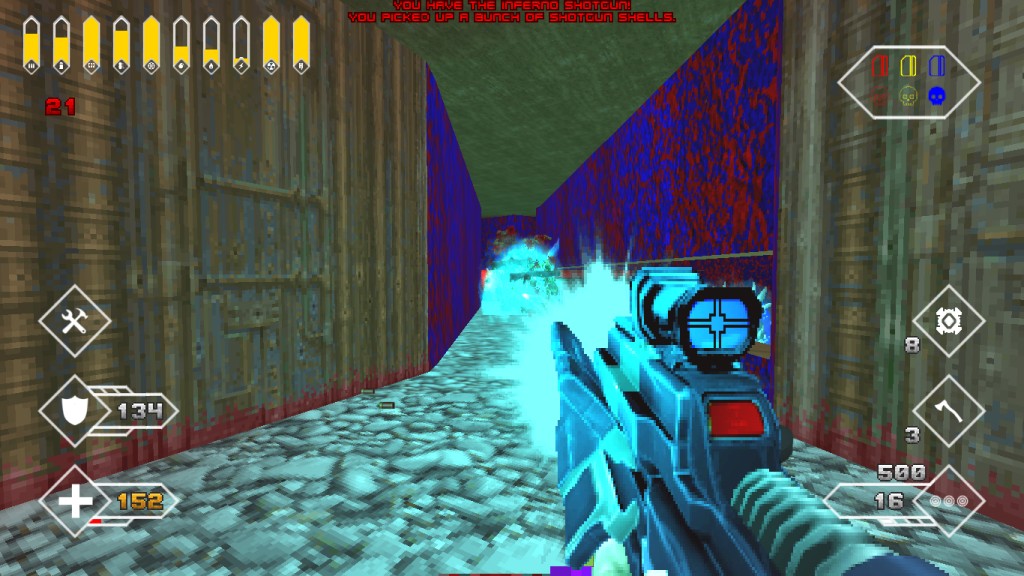Use the throwing axe item icon
This screenshot has height=576, width=1024.
pos(948,411)
